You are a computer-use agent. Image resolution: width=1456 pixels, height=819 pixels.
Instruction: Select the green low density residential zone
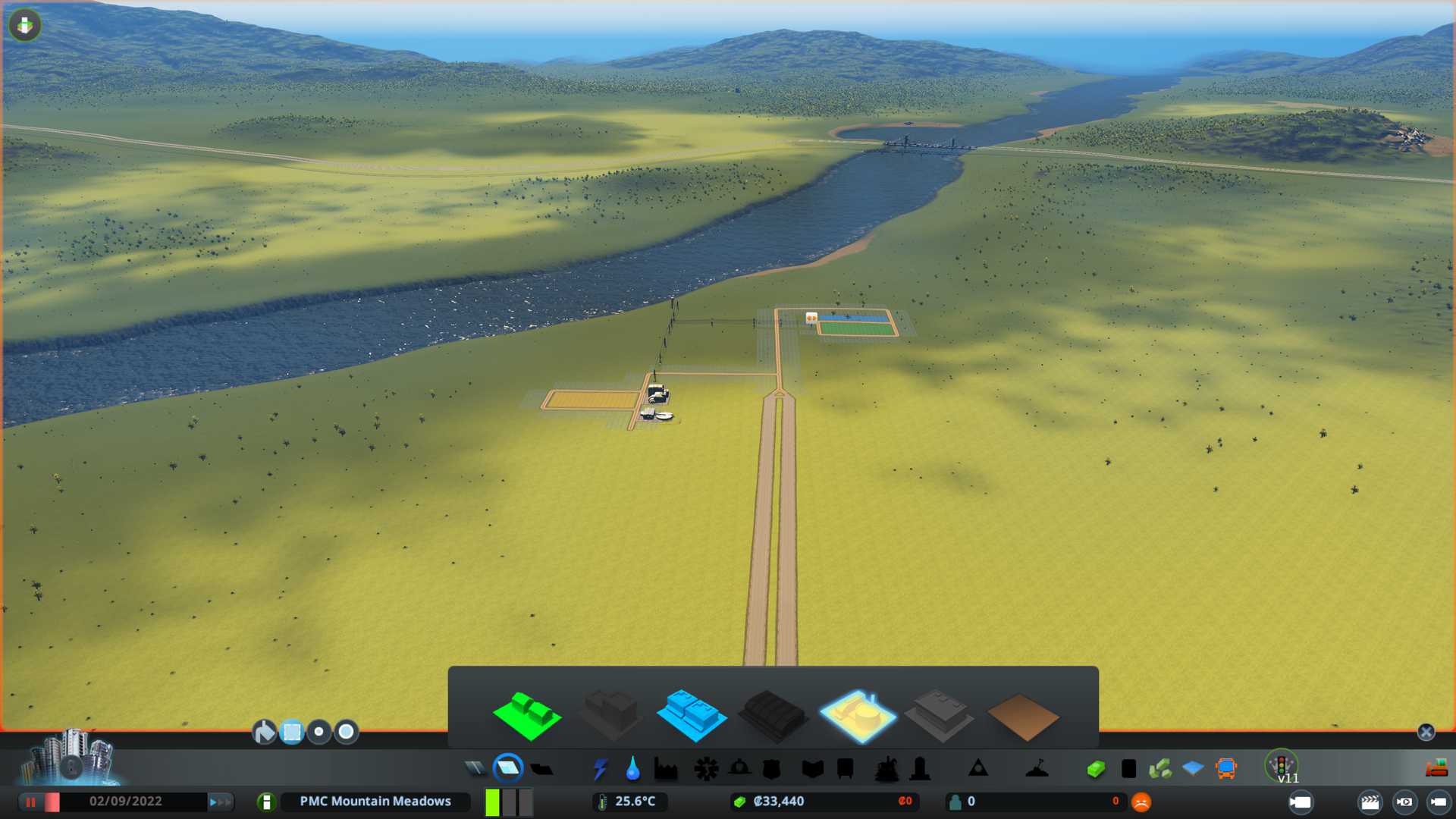[527, 716]
